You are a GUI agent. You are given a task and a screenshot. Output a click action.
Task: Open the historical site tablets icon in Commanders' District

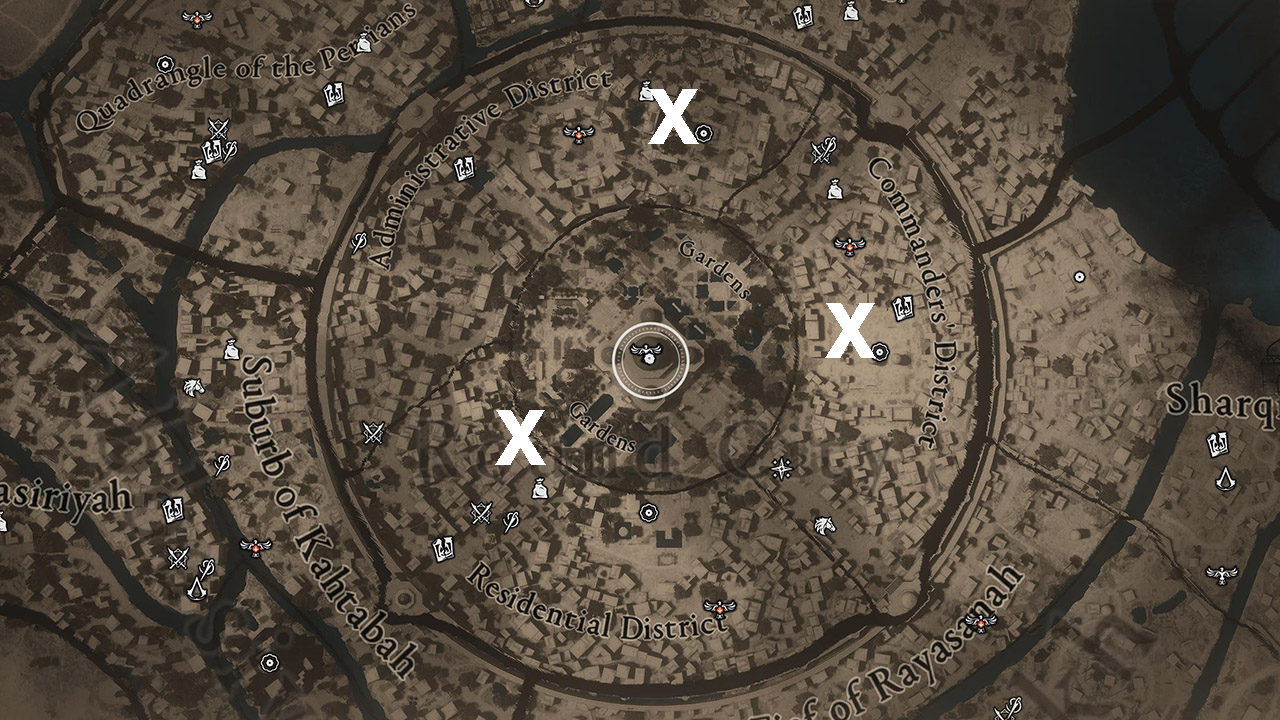[x=902, y=307]
